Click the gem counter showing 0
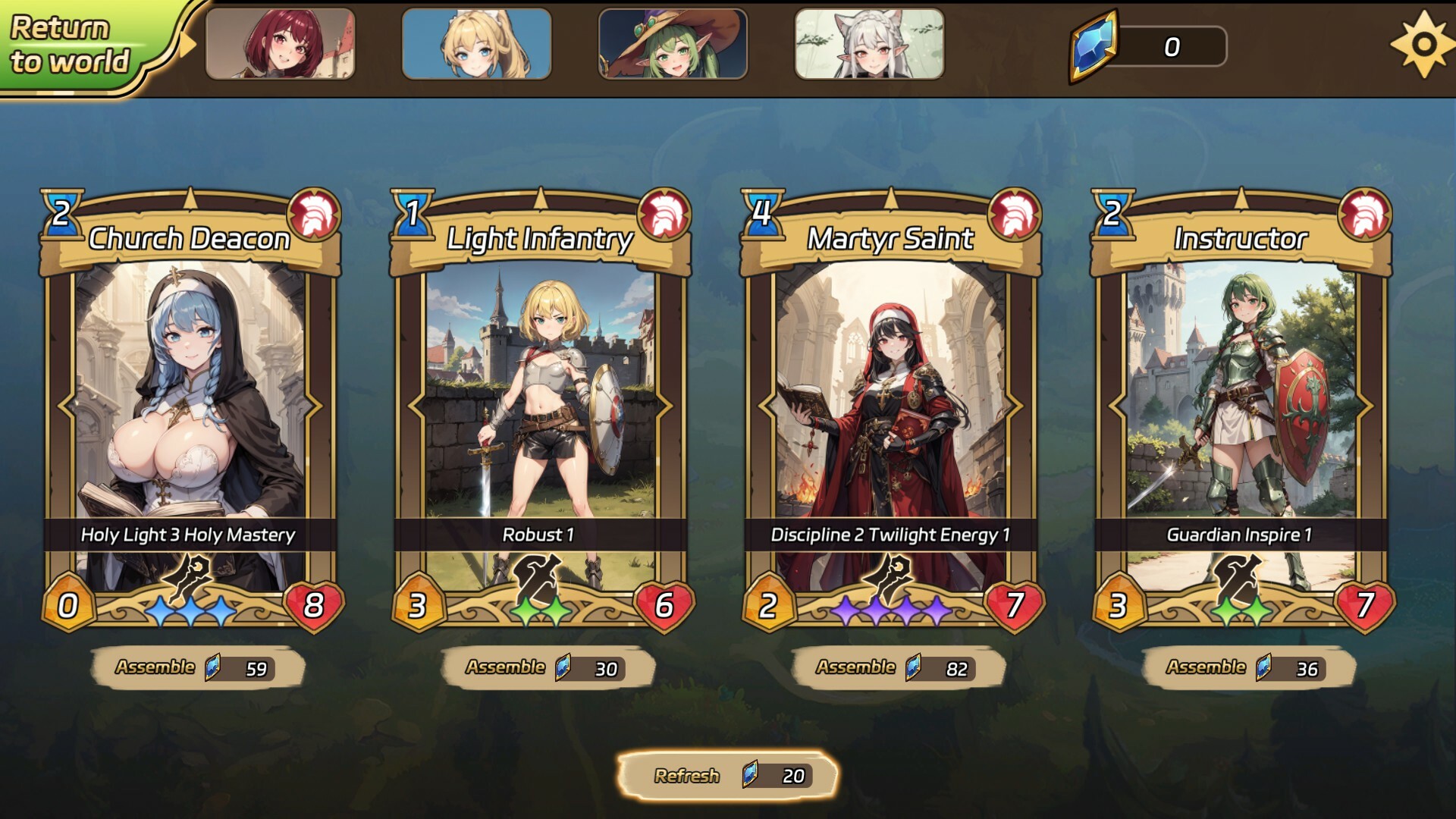Image resolution: width=1456 pixels, height=819 pixels. [1173, 45]
